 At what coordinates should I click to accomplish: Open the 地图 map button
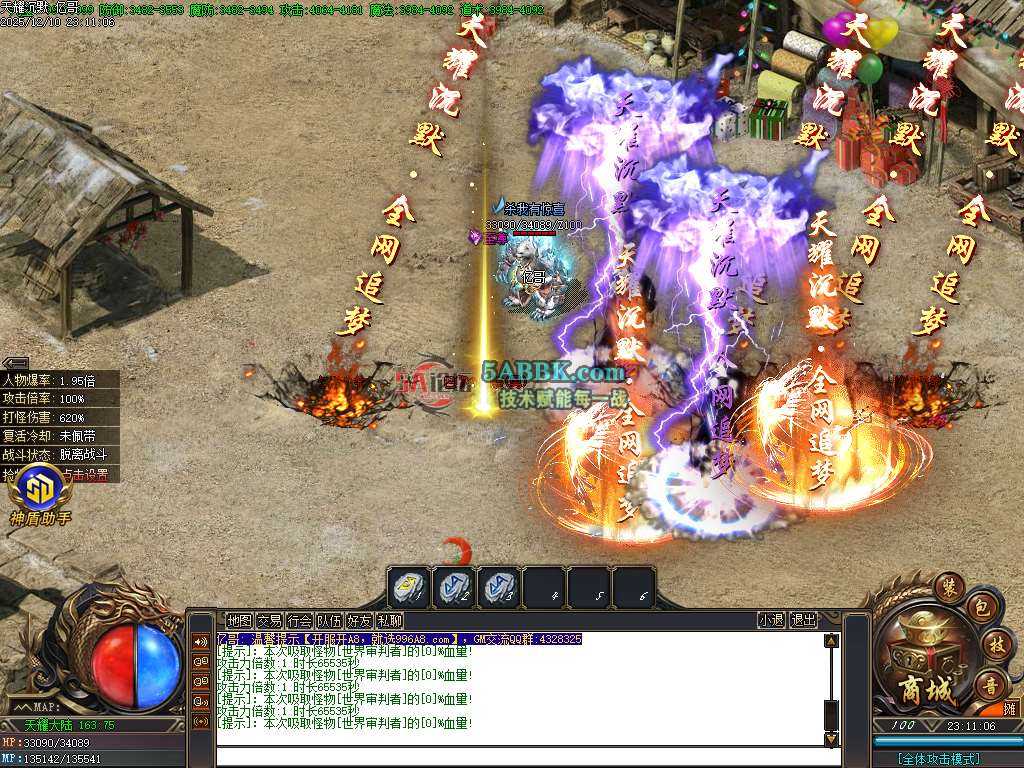click(239, 620)
